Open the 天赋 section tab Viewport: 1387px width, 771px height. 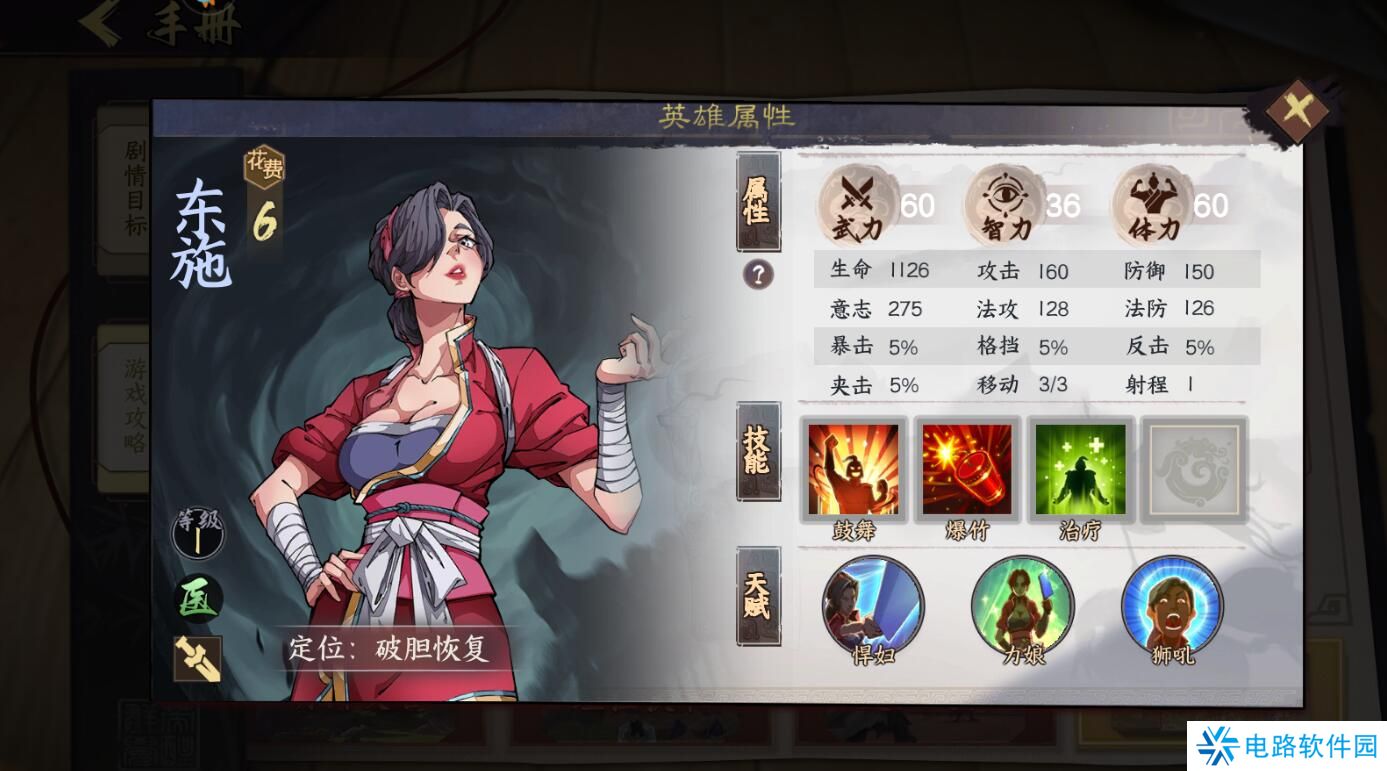[760, 597]
